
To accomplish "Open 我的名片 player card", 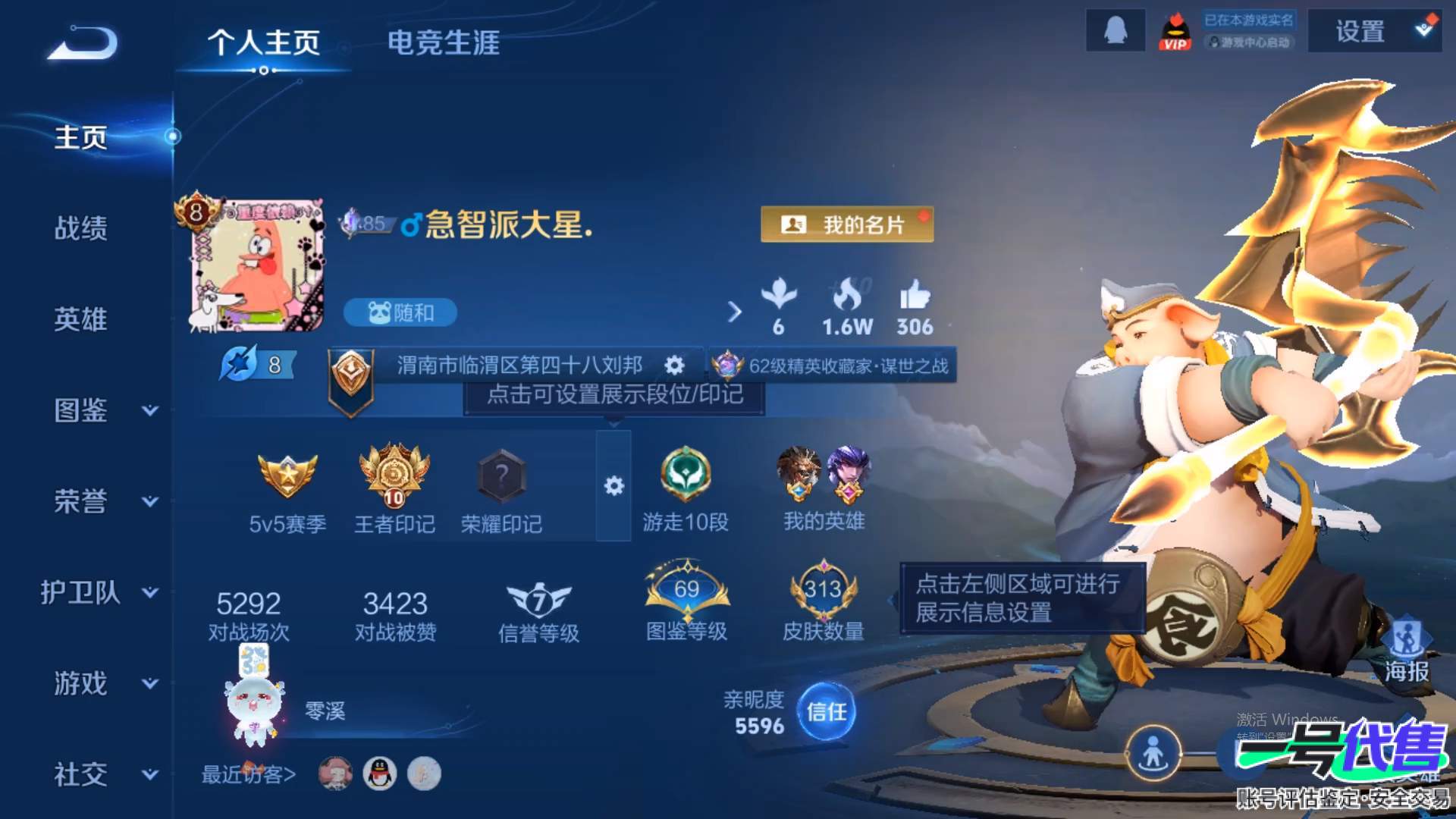I will 847,224.
